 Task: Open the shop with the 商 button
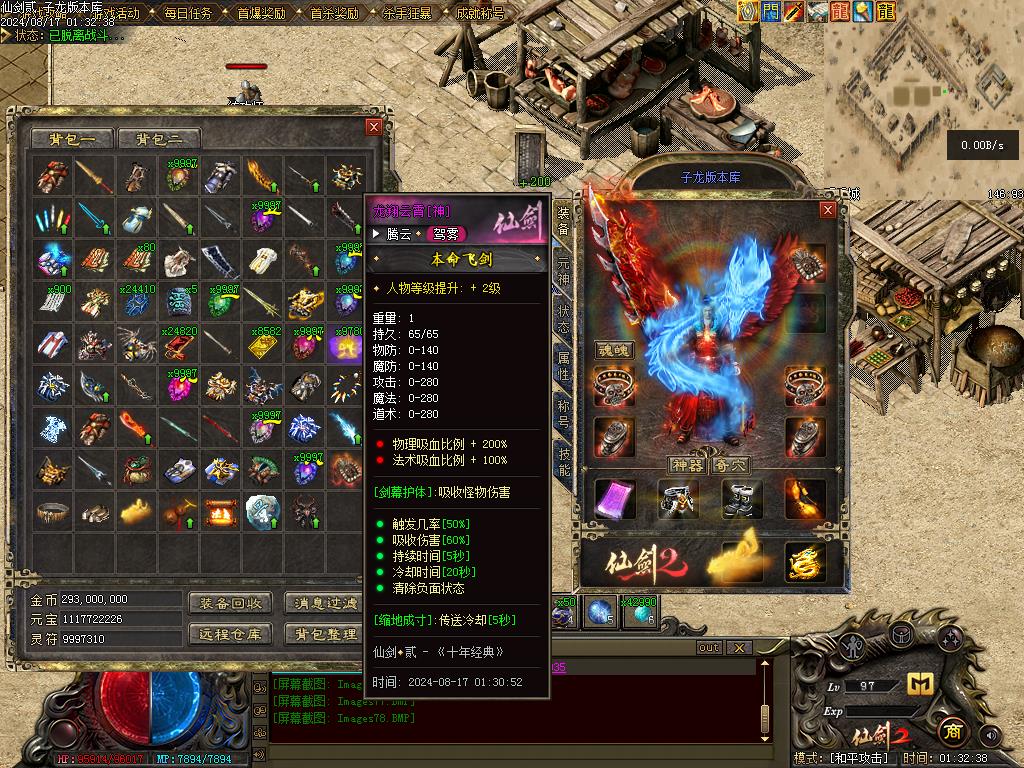pos(954,732)
